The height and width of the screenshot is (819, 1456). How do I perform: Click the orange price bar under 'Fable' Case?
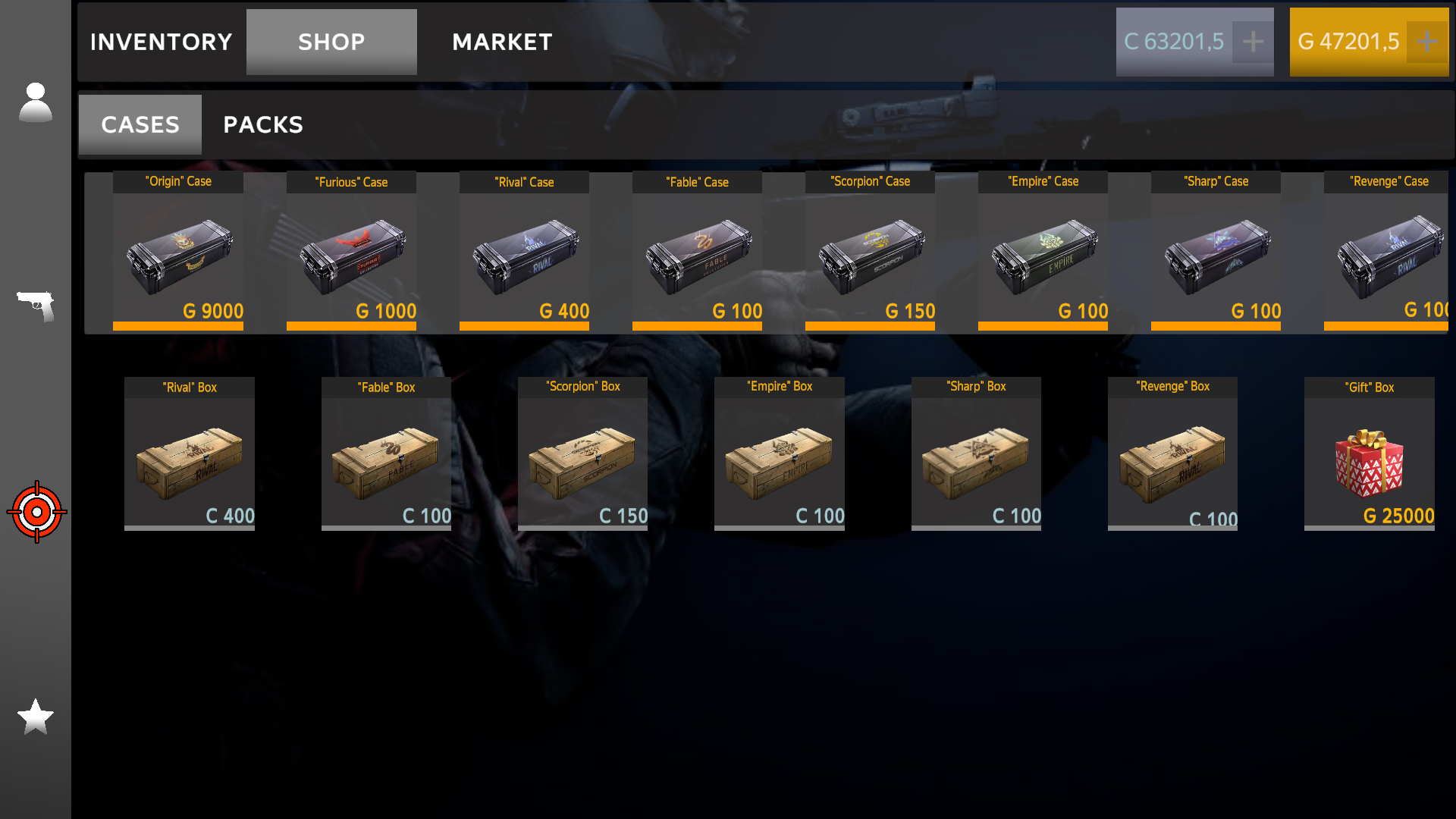(x=696, y=325)
